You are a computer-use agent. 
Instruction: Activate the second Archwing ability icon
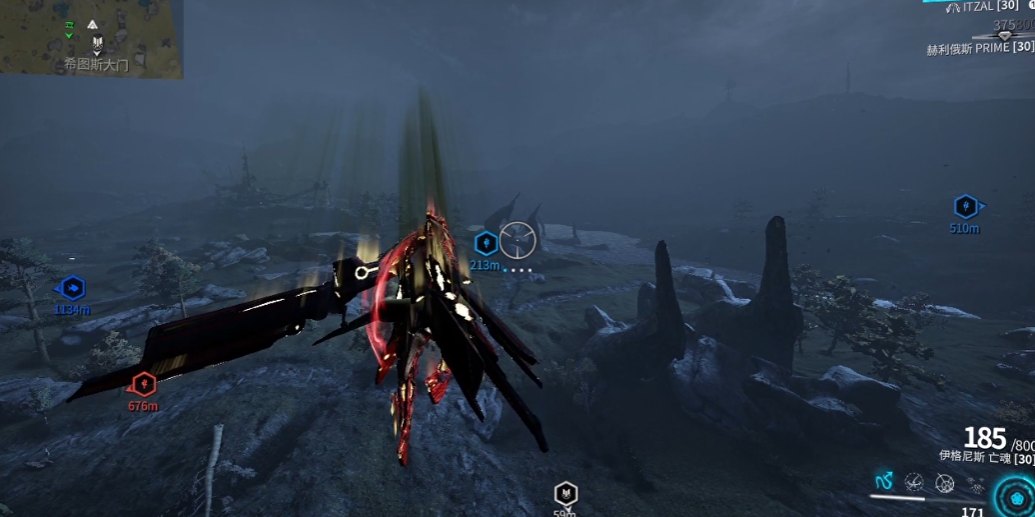pyautogui.click(x=914, y=483)
